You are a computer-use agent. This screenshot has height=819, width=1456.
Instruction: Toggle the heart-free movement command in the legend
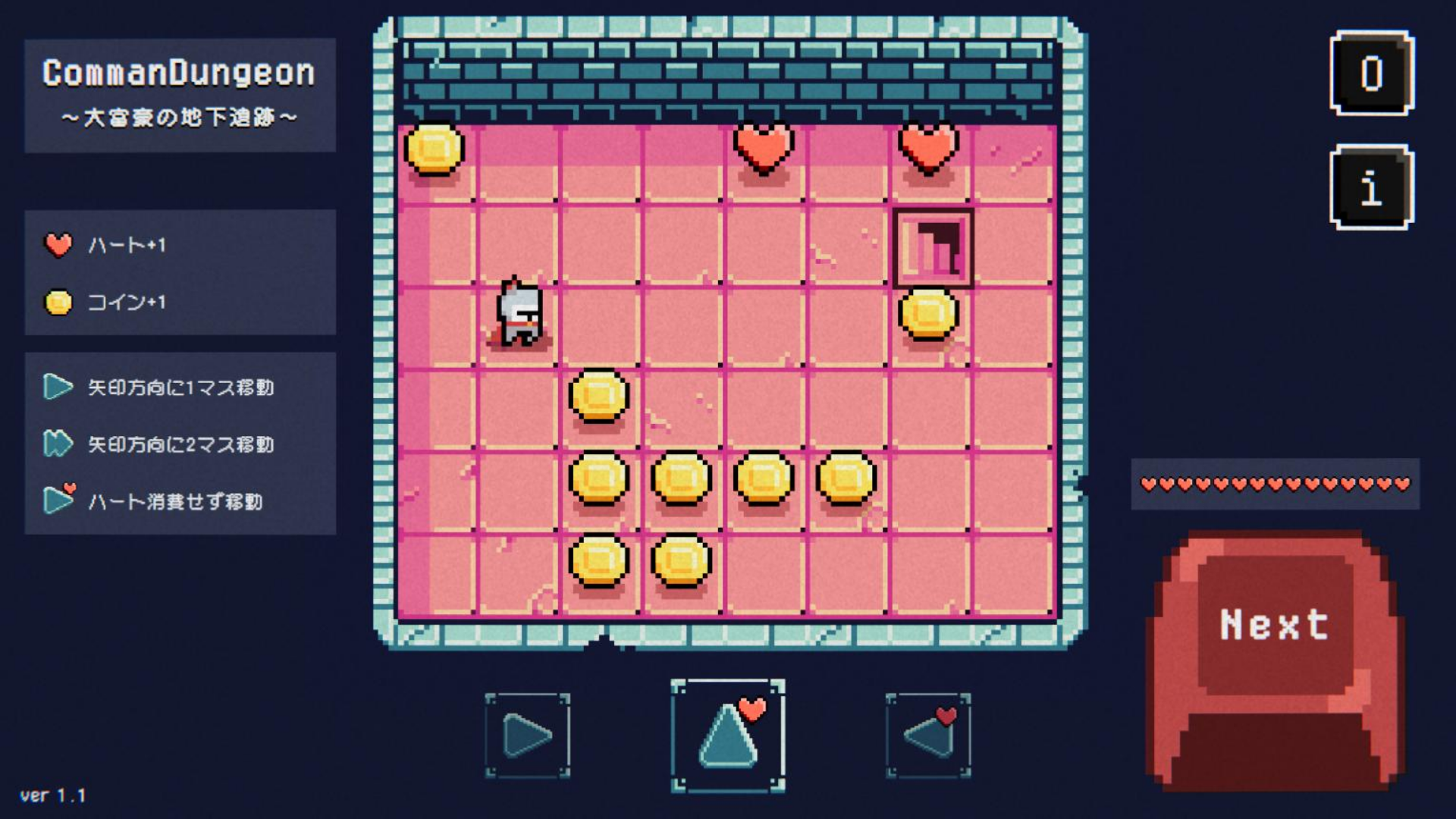tap(57, 500)
